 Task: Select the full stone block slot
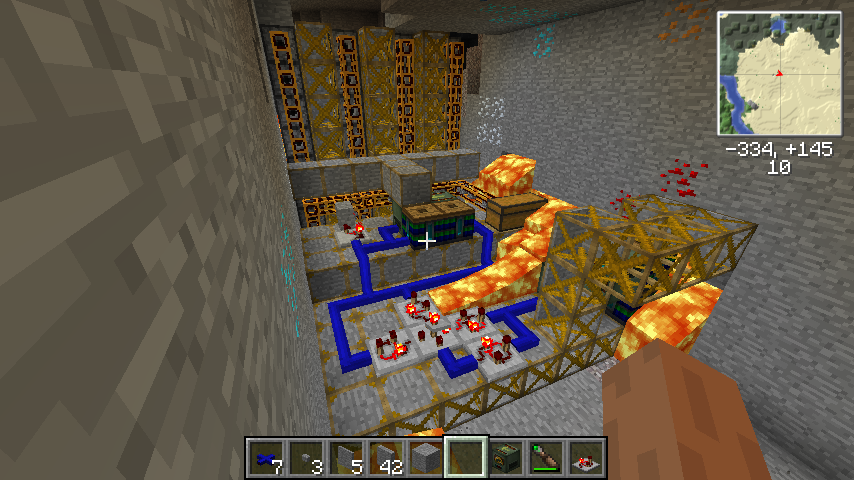(x=426, y=458)
